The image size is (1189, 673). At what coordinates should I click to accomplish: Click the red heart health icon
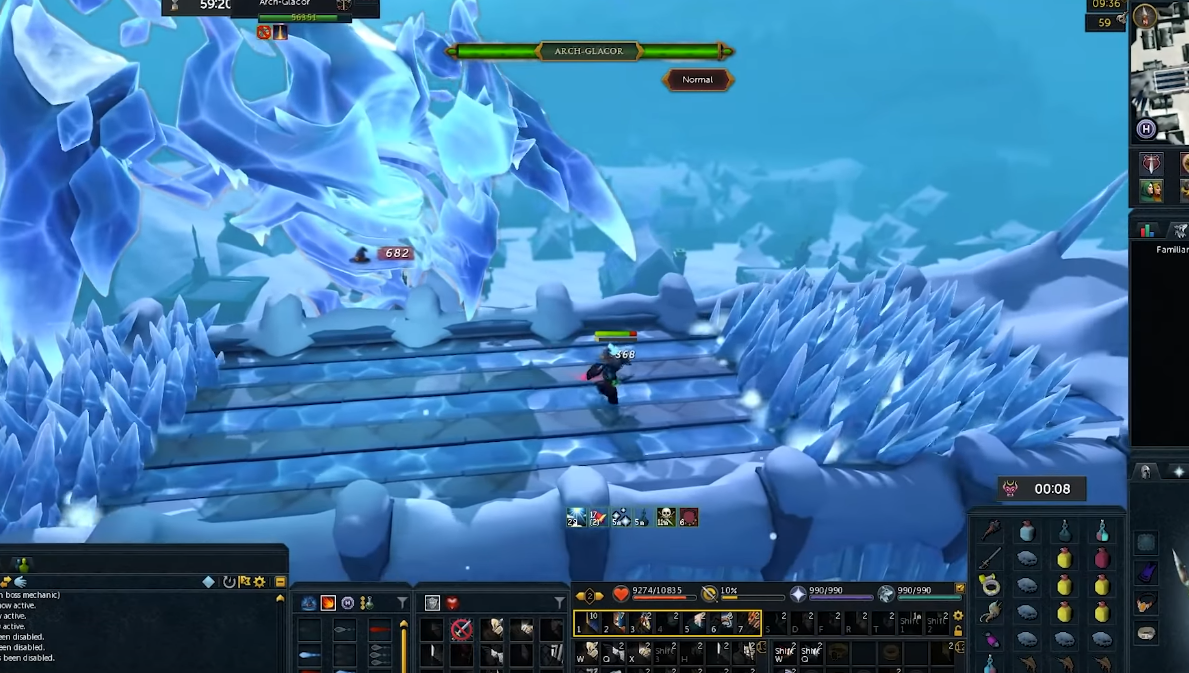pos(620,594)
